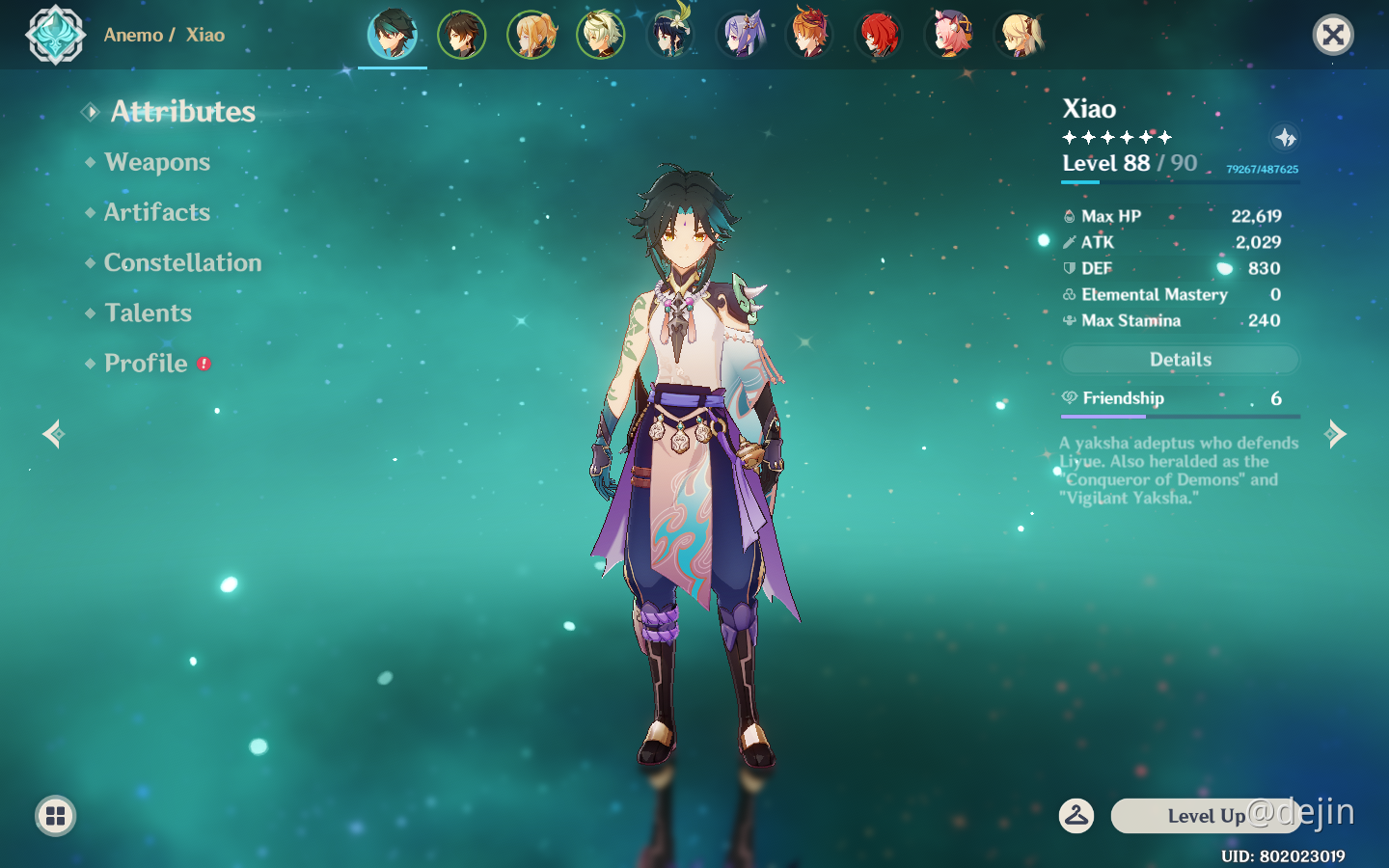The height and width of the screenshot is (868, 1389).
Task: Open the Constellation section
Action: [x=182, y=262]
